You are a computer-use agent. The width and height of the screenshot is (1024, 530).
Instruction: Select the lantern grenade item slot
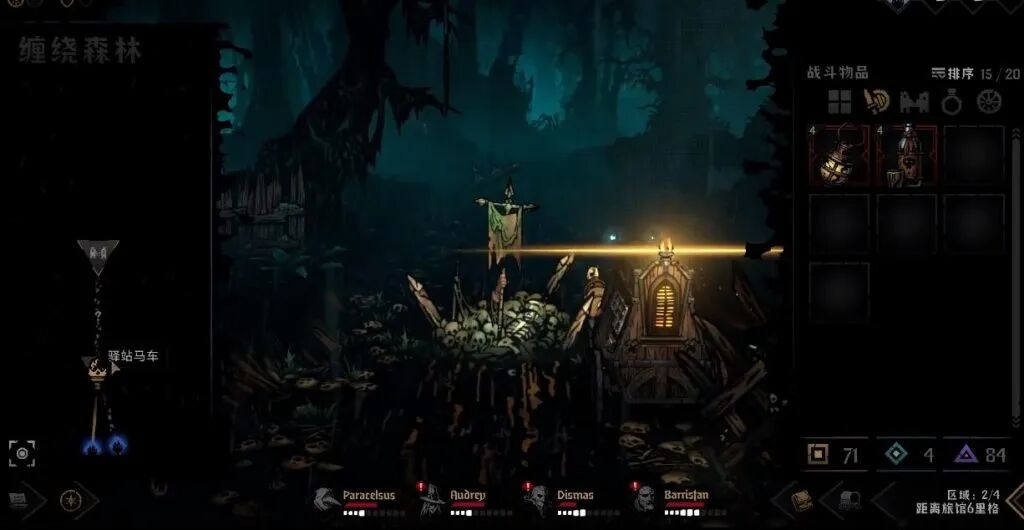coord(839,156)
